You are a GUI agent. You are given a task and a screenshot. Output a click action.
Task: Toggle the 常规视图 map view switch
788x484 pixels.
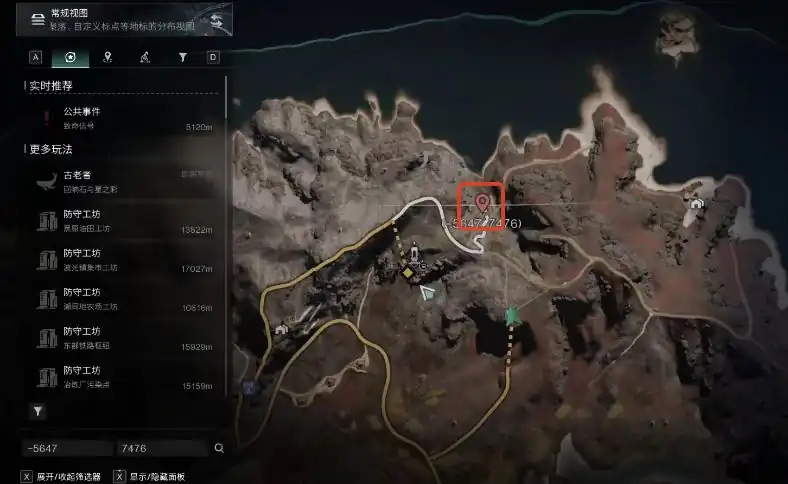[x=216, y=20]
